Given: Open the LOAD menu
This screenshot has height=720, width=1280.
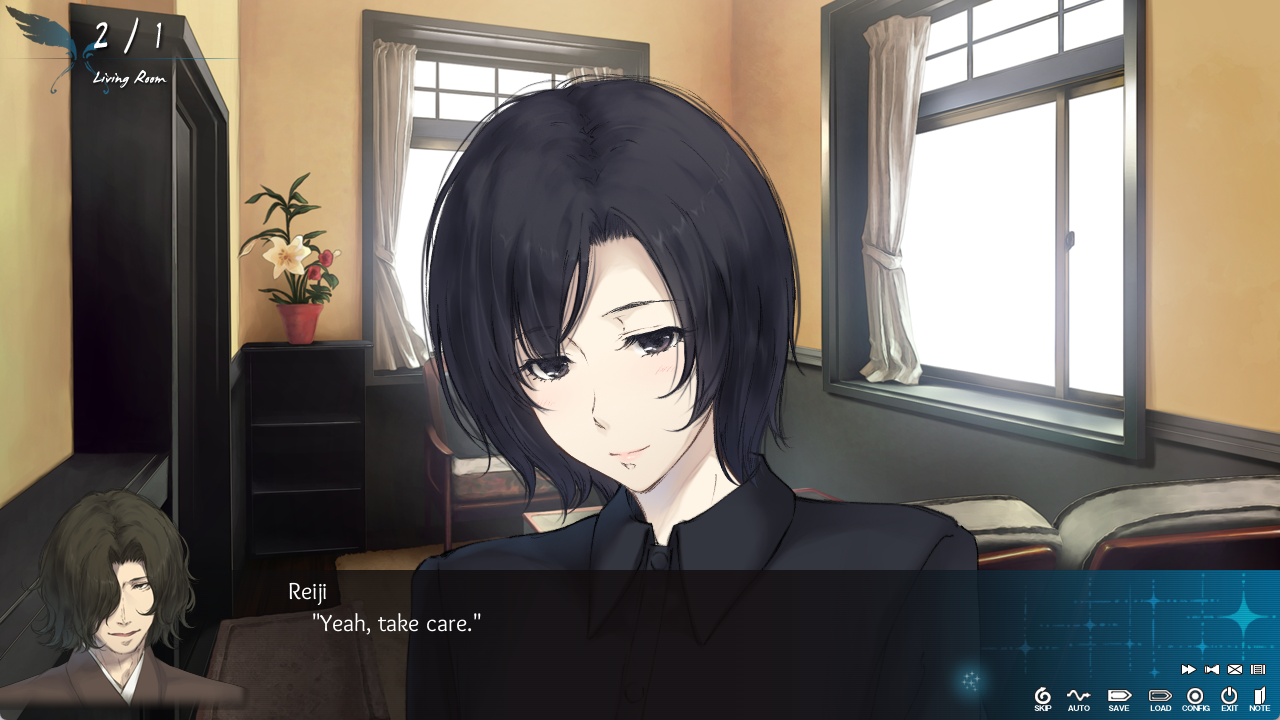Looking at the screenshot, I should click(x=1160, y=698).
